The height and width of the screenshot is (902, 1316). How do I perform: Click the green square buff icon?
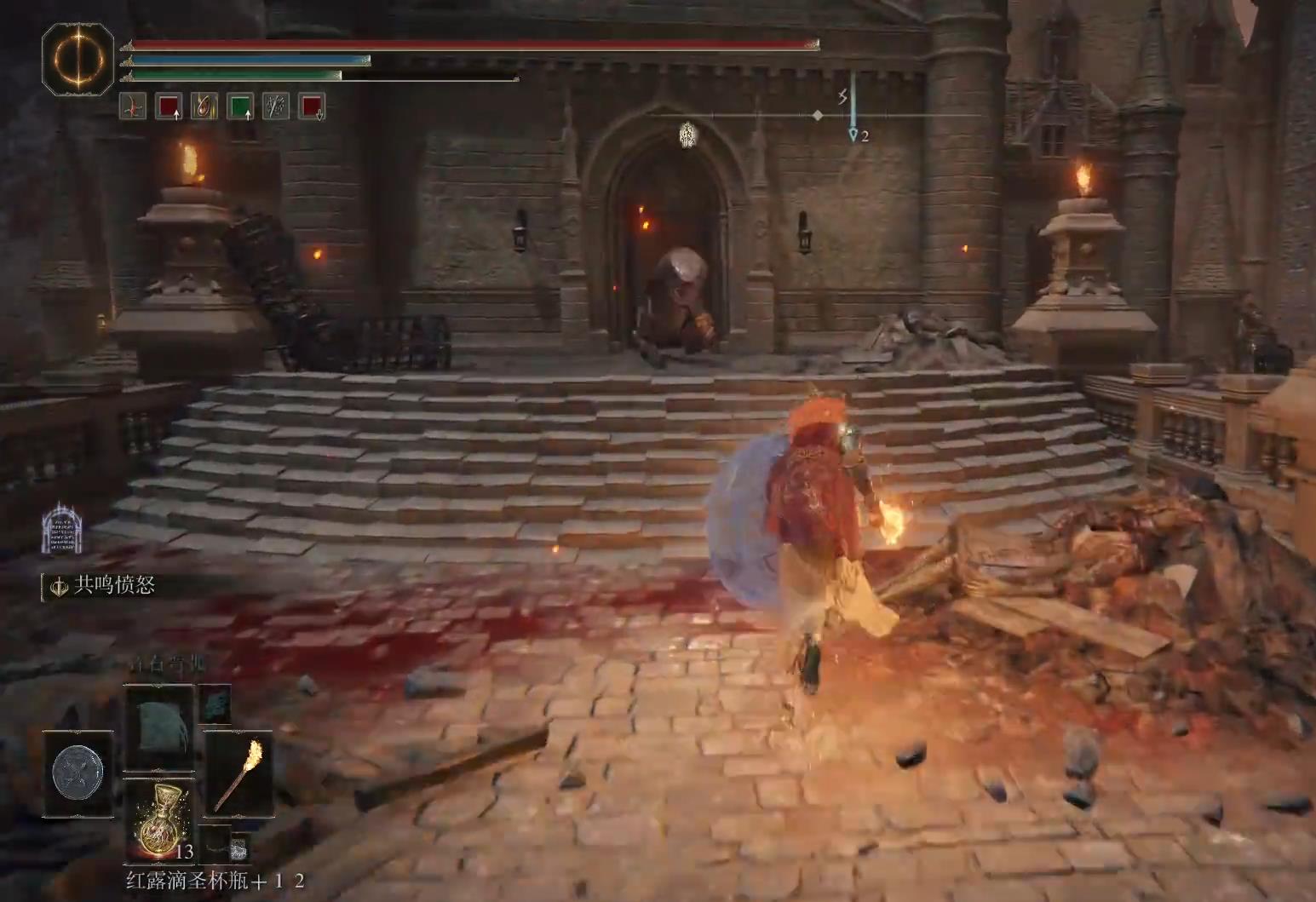click(240, 106)
